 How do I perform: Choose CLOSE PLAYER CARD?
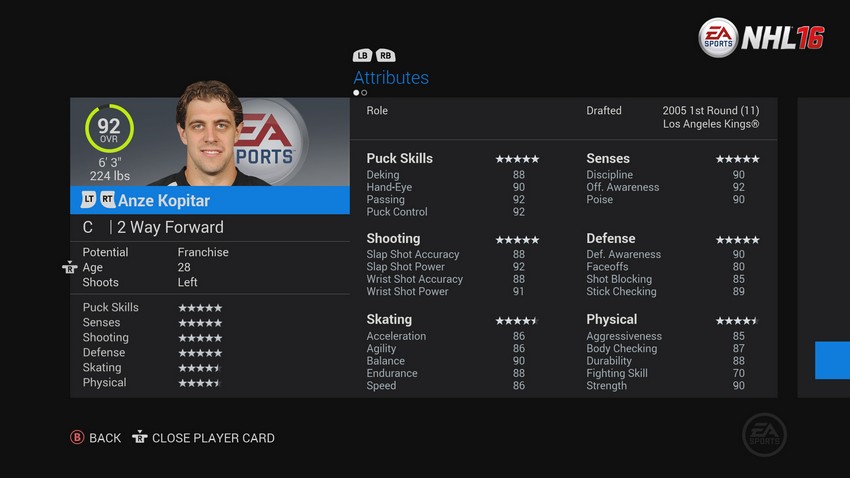click(x=203, y=438)
